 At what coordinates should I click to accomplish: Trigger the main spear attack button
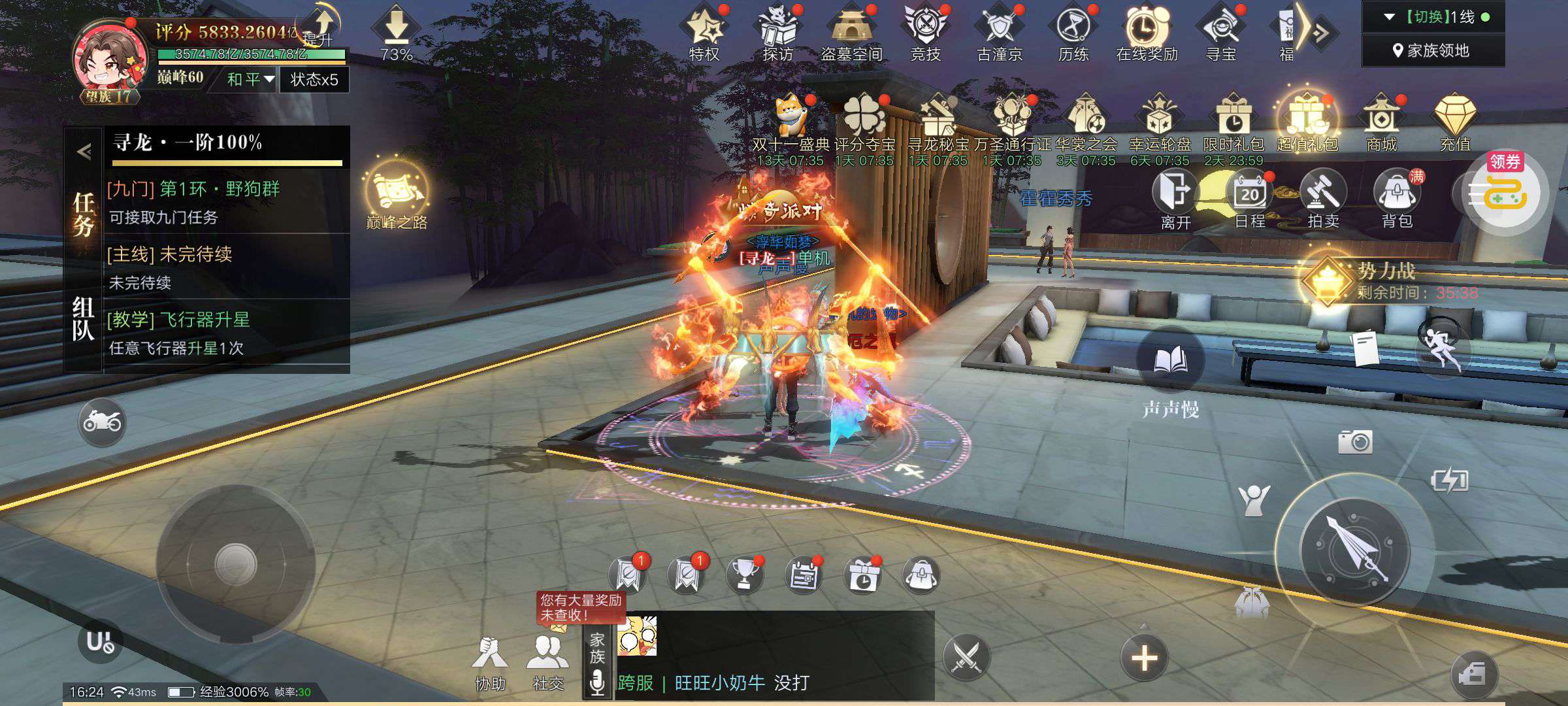[x=1356, y=549]
